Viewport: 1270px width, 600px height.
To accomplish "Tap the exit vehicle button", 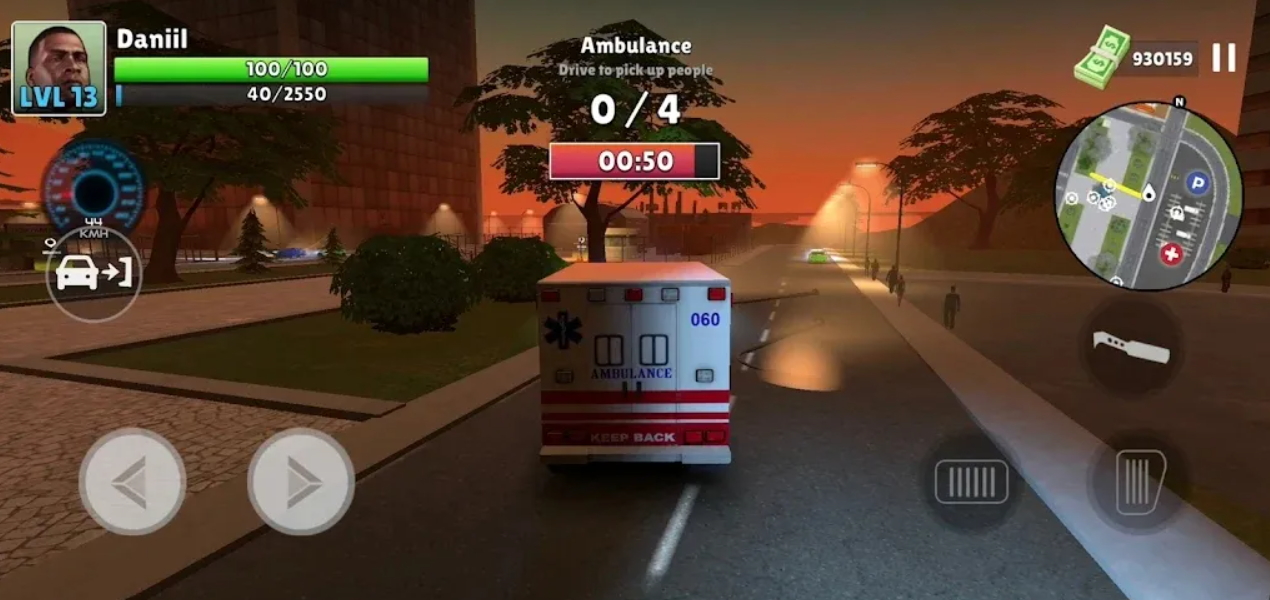I will (94, 274).
